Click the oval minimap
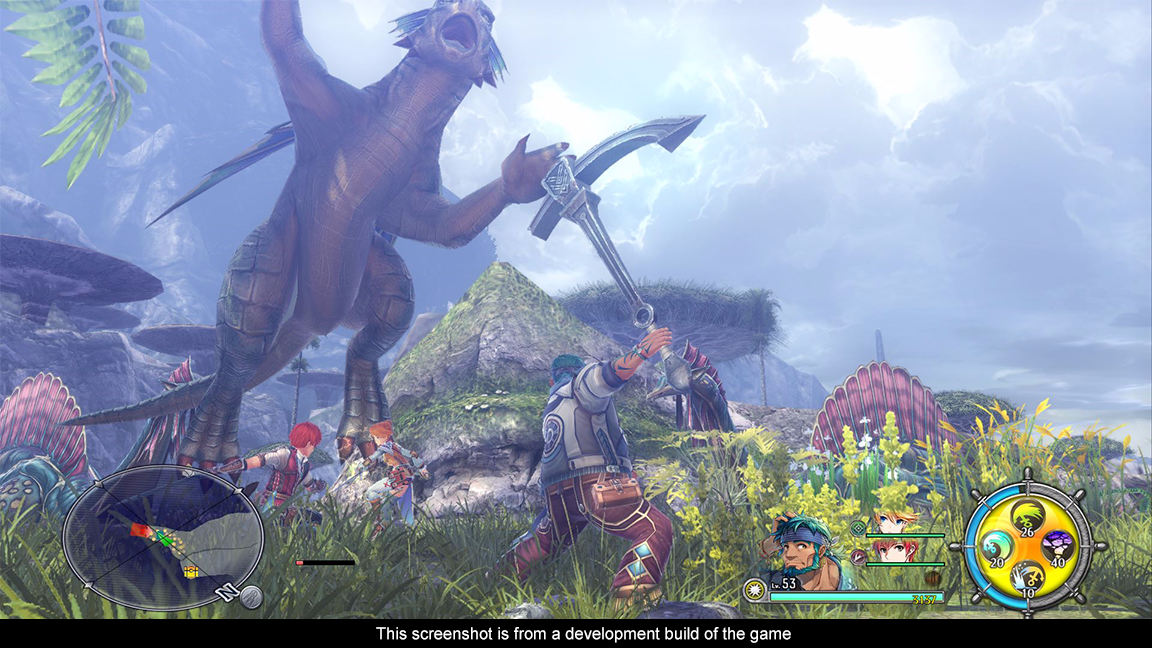 point(163,537)
